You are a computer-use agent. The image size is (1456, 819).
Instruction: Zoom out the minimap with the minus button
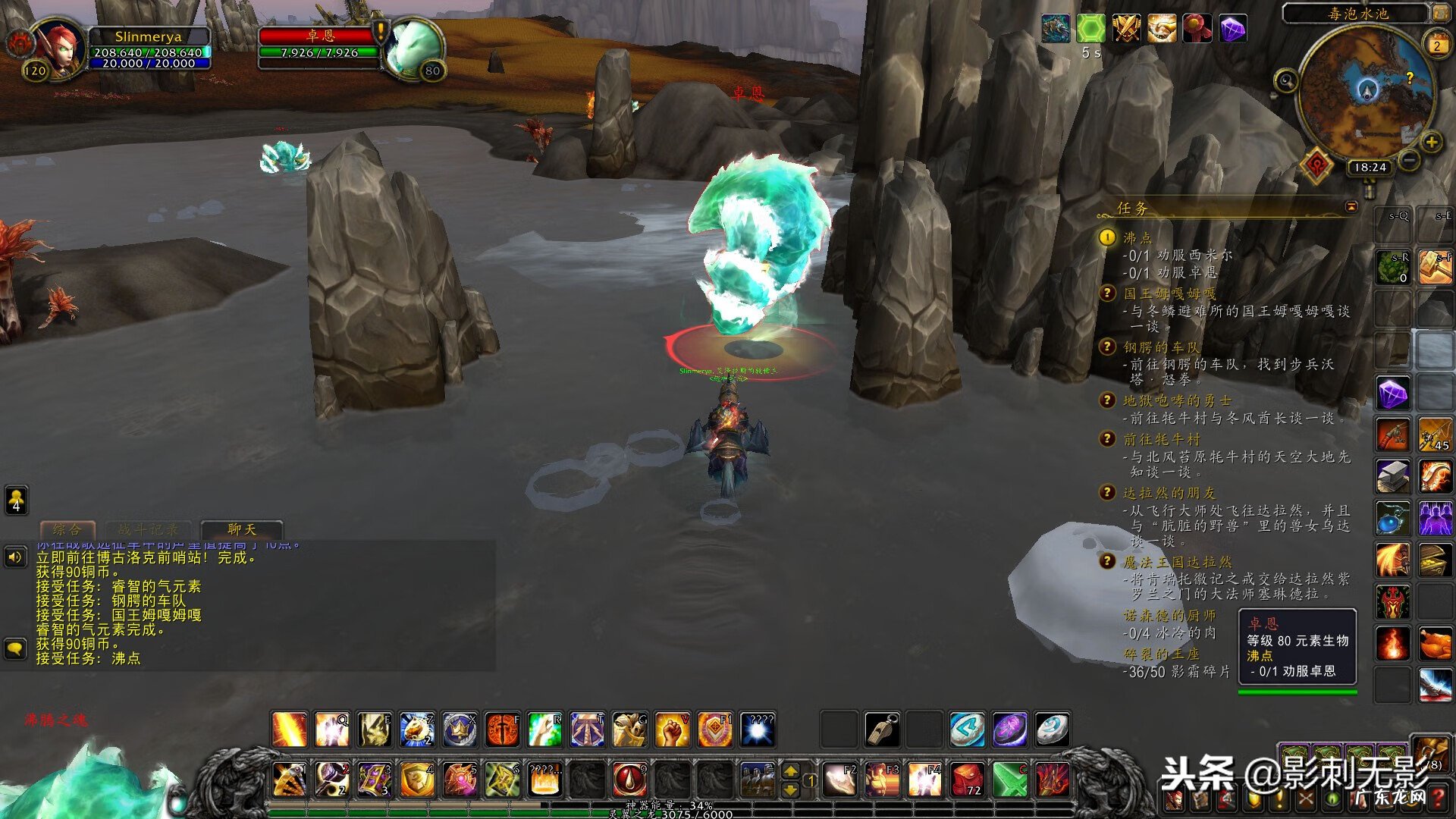1408,160
